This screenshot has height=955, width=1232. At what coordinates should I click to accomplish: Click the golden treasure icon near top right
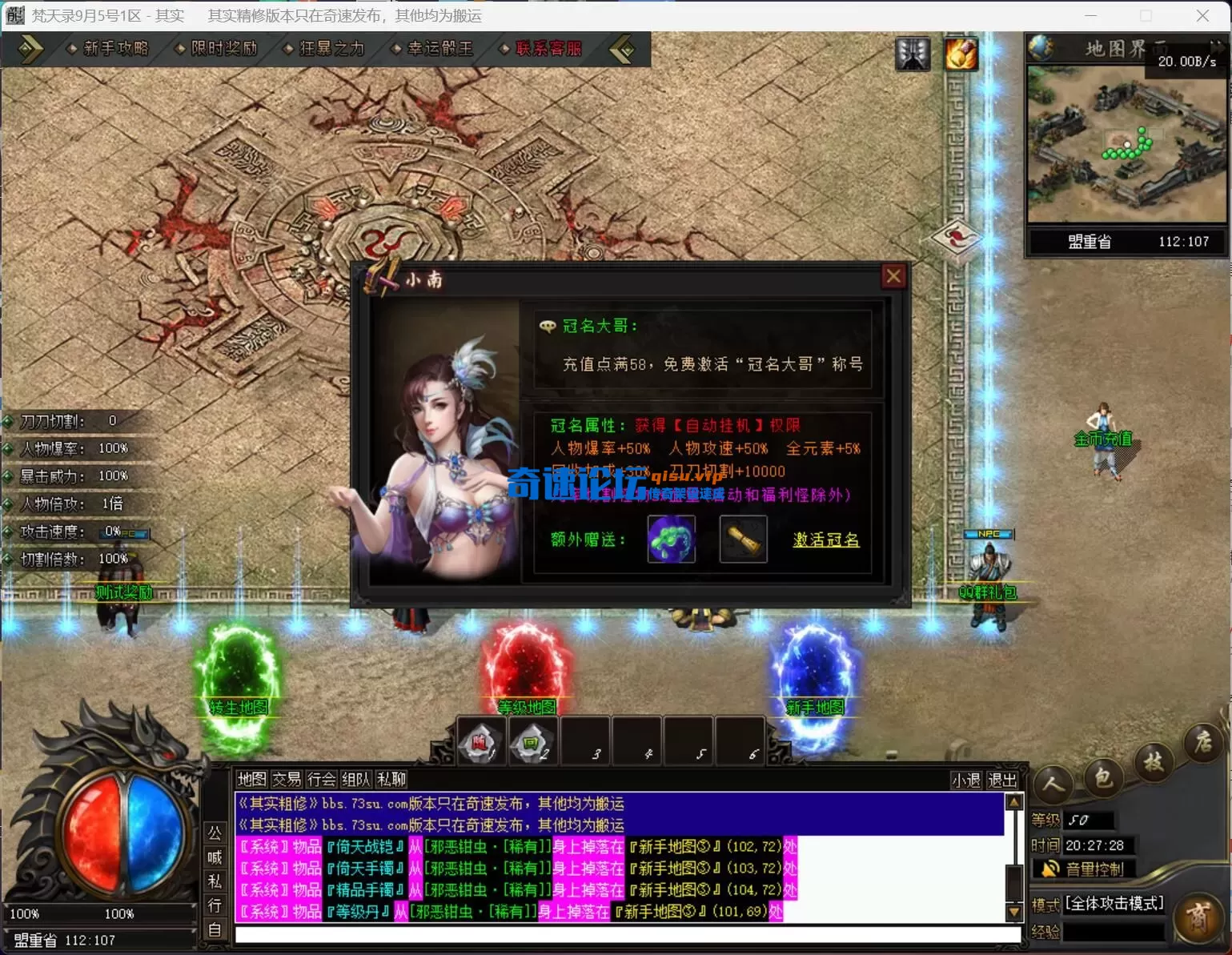click(961, 54)
